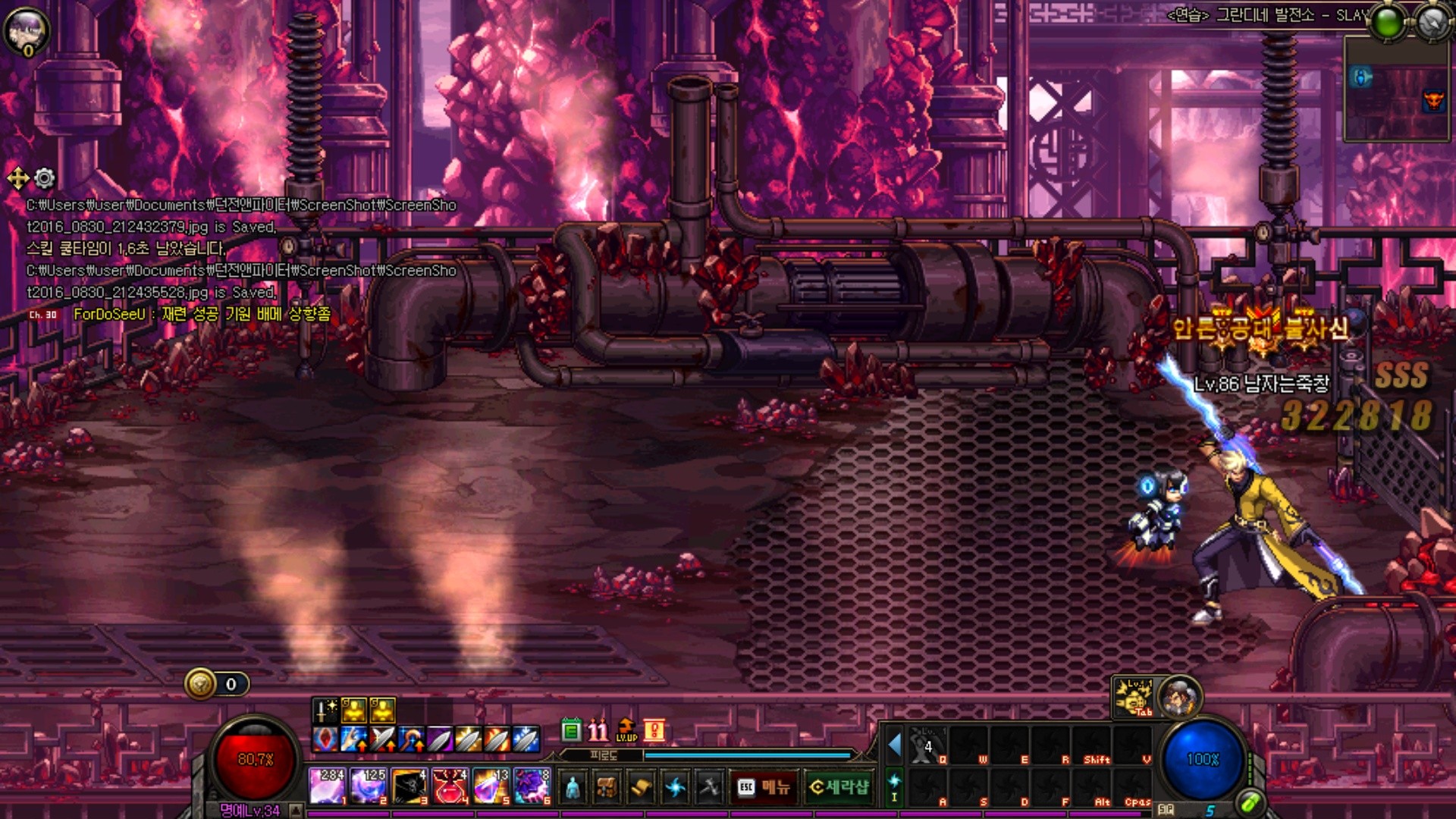The image size is (1456, 819).
Task: Click the LV.UP arrow icon
Action: [626, 730]
